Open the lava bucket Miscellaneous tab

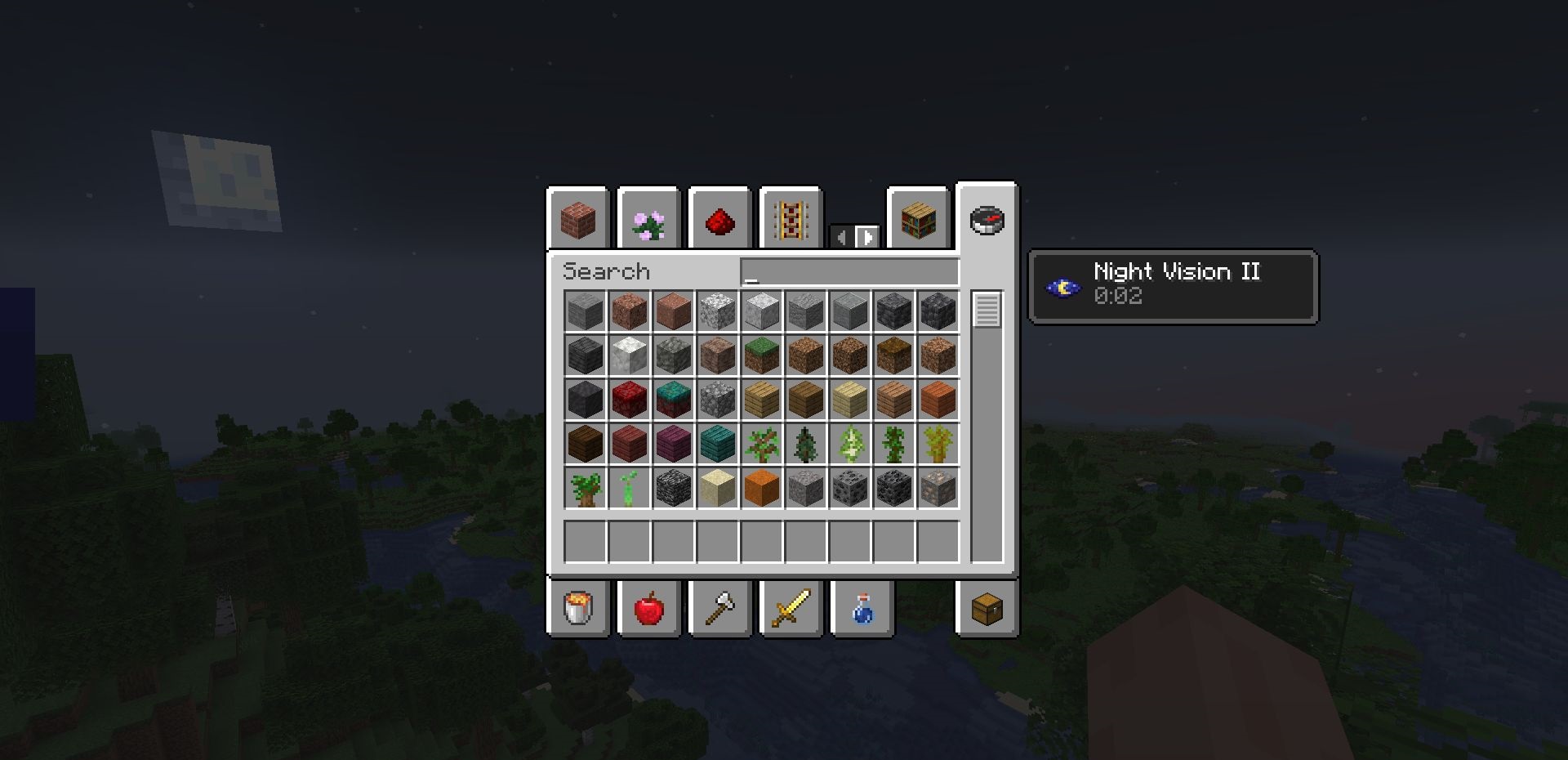578,608
